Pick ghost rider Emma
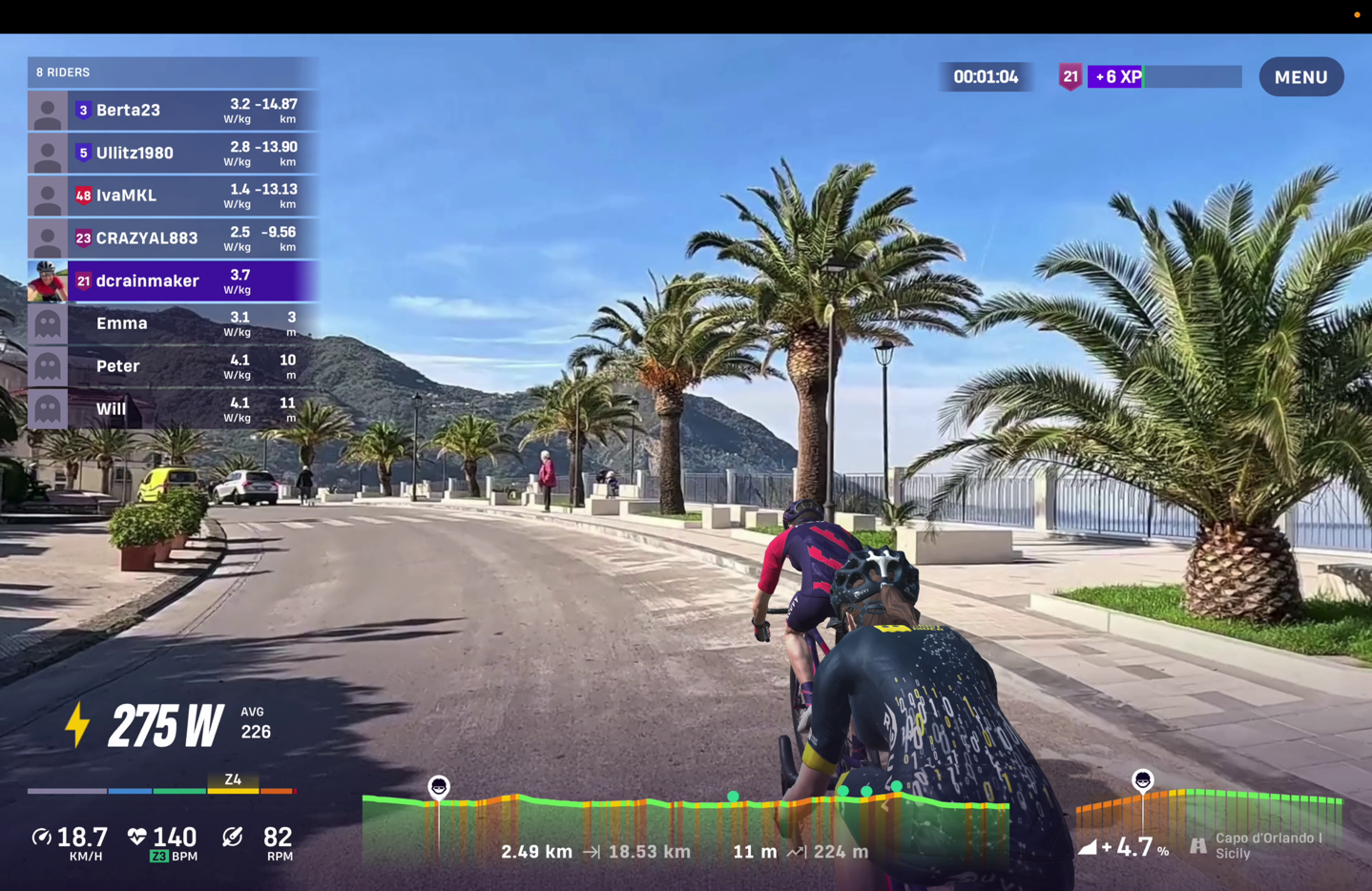This screenshot has height=891, width=1372. (173, 323)
